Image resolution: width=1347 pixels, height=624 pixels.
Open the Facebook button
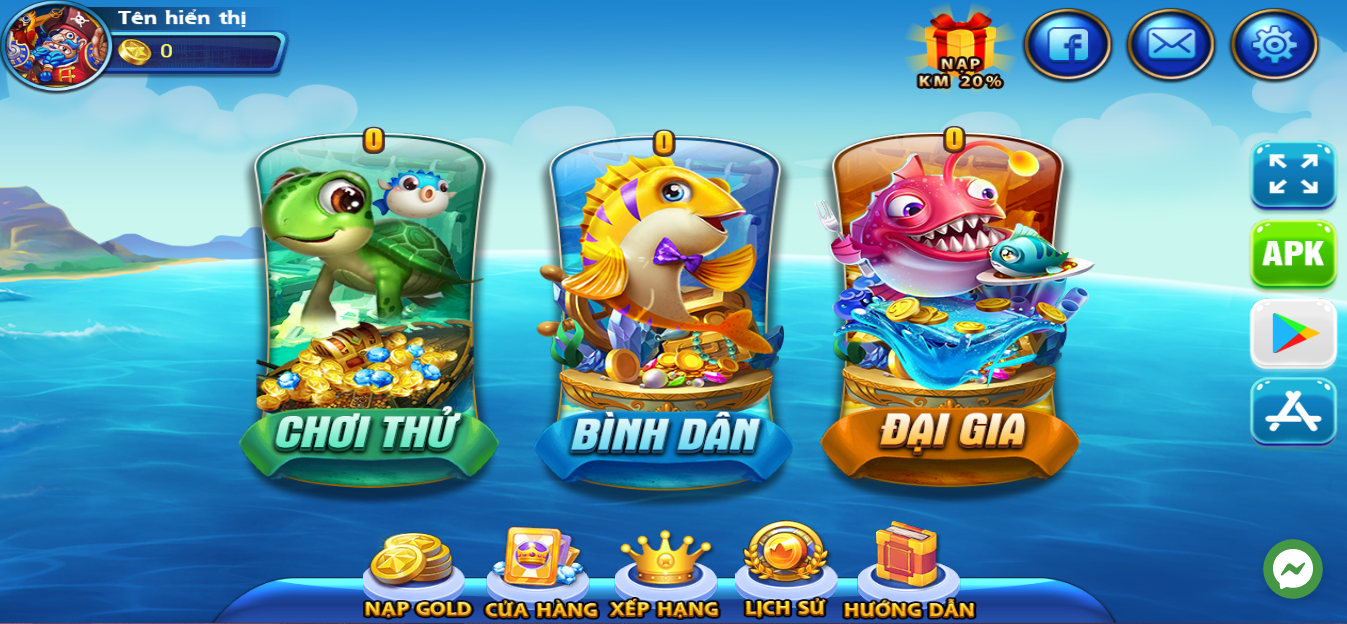coord(1067,45)
